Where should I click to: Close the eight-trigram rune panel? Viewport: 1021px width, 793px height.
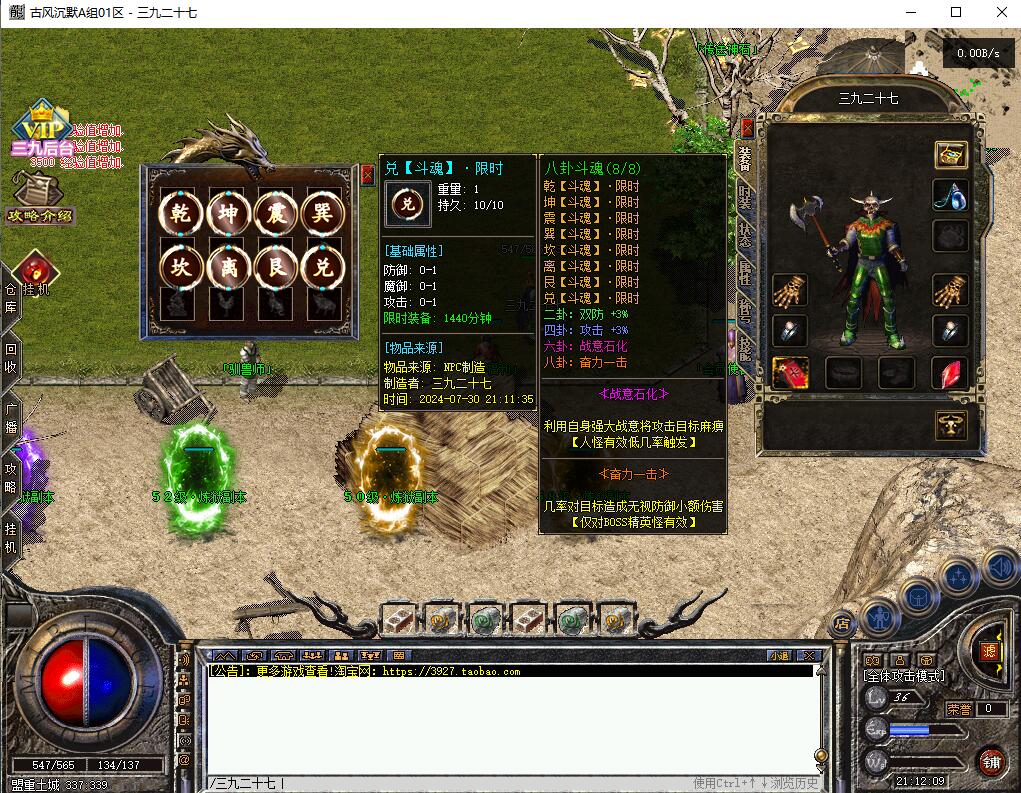click(367, 174)
